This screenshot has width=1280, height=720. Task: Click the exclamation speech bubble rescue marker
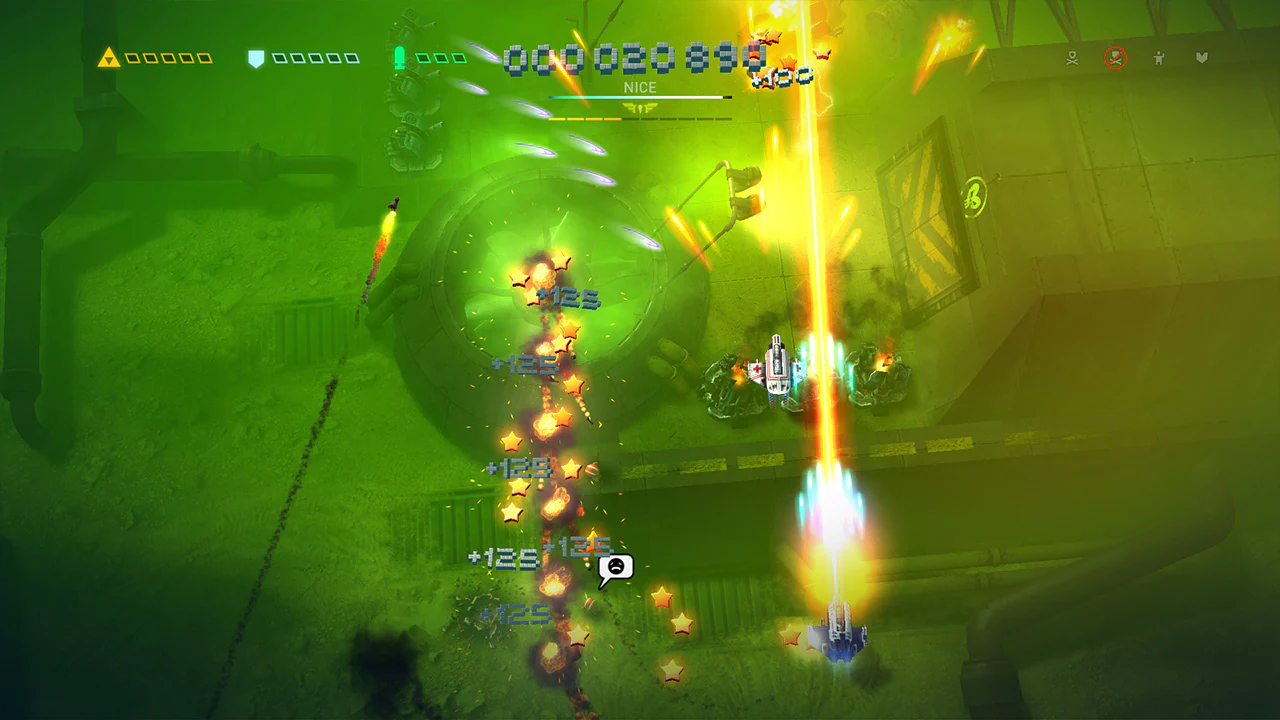tap(617, 567)
